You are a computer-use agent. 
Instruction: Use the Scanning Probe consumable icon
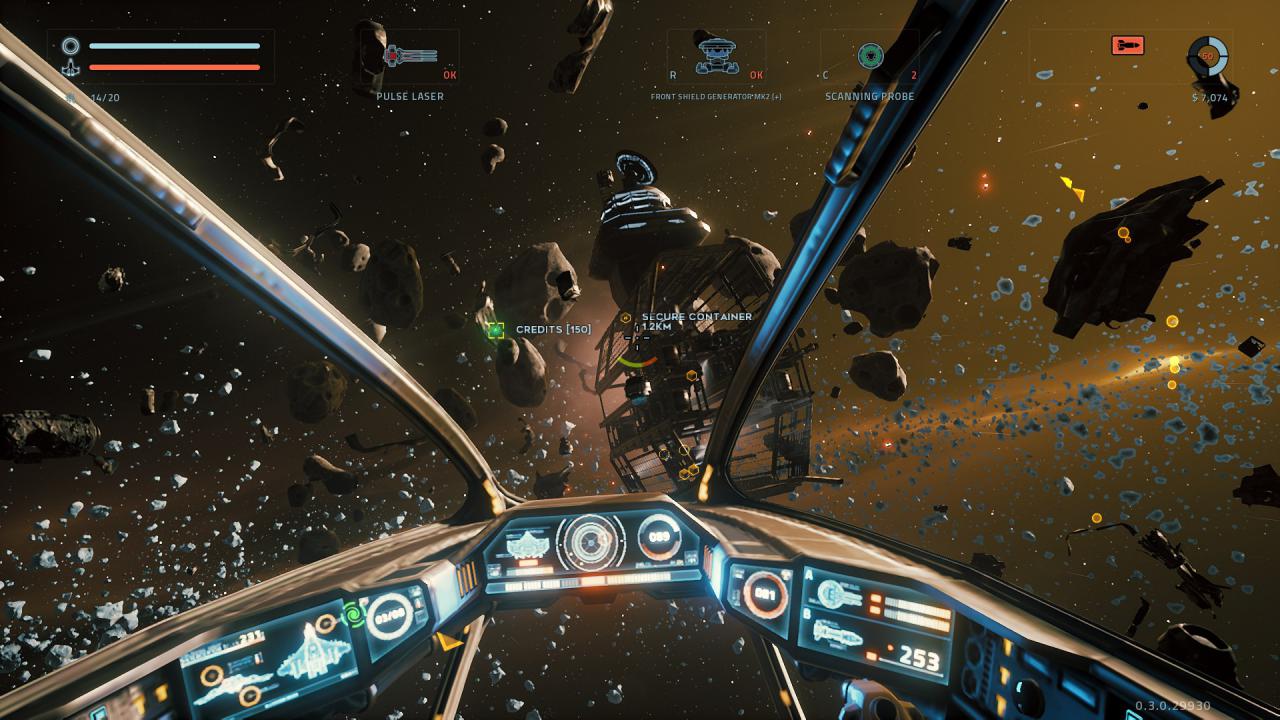coord(870,55)
